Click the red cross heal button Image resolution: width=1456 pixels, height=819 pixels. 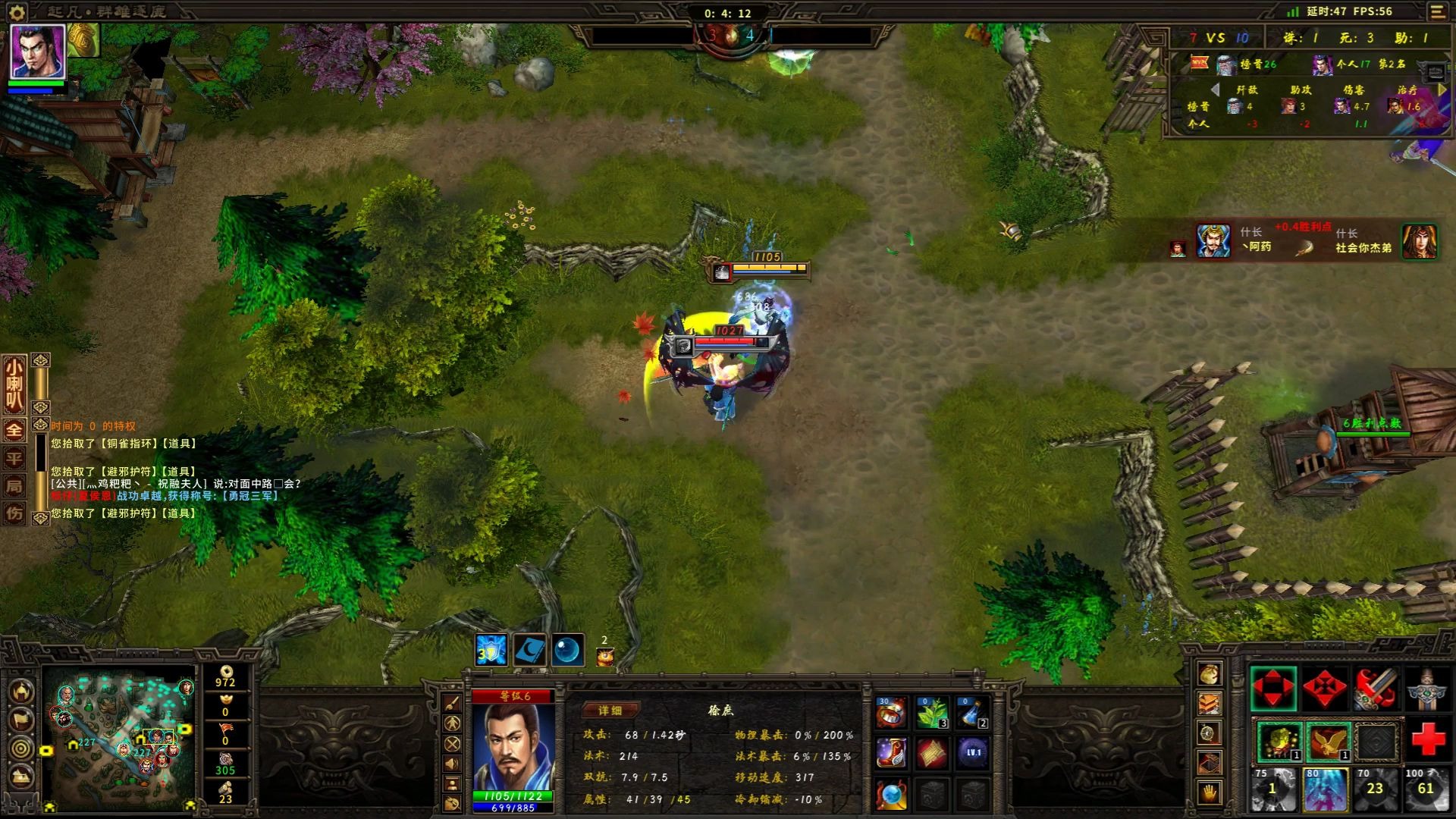(1427, 739)
